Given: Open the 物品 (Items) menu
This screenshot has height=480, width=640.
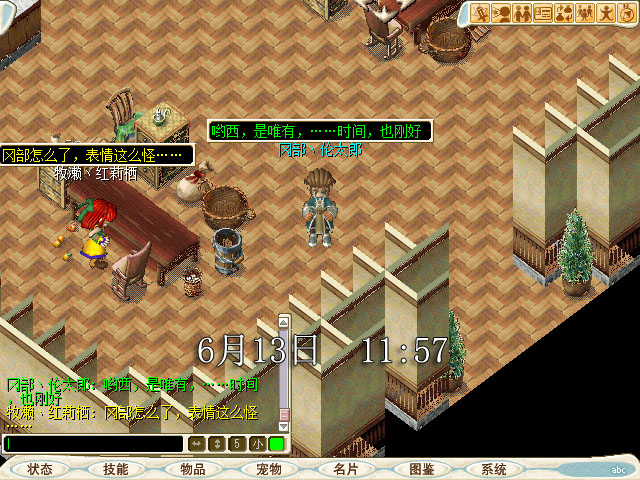Looking at the screenshot, I should point(193,469).
